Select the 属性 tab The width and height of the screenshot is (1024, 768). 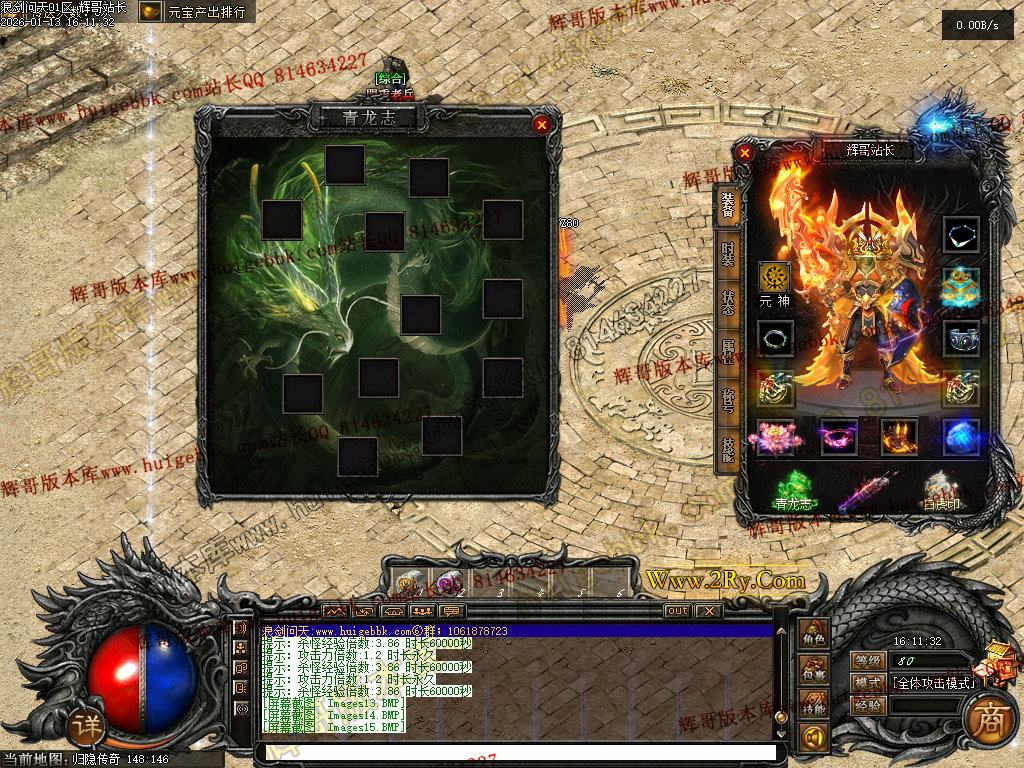click(728, 351)
